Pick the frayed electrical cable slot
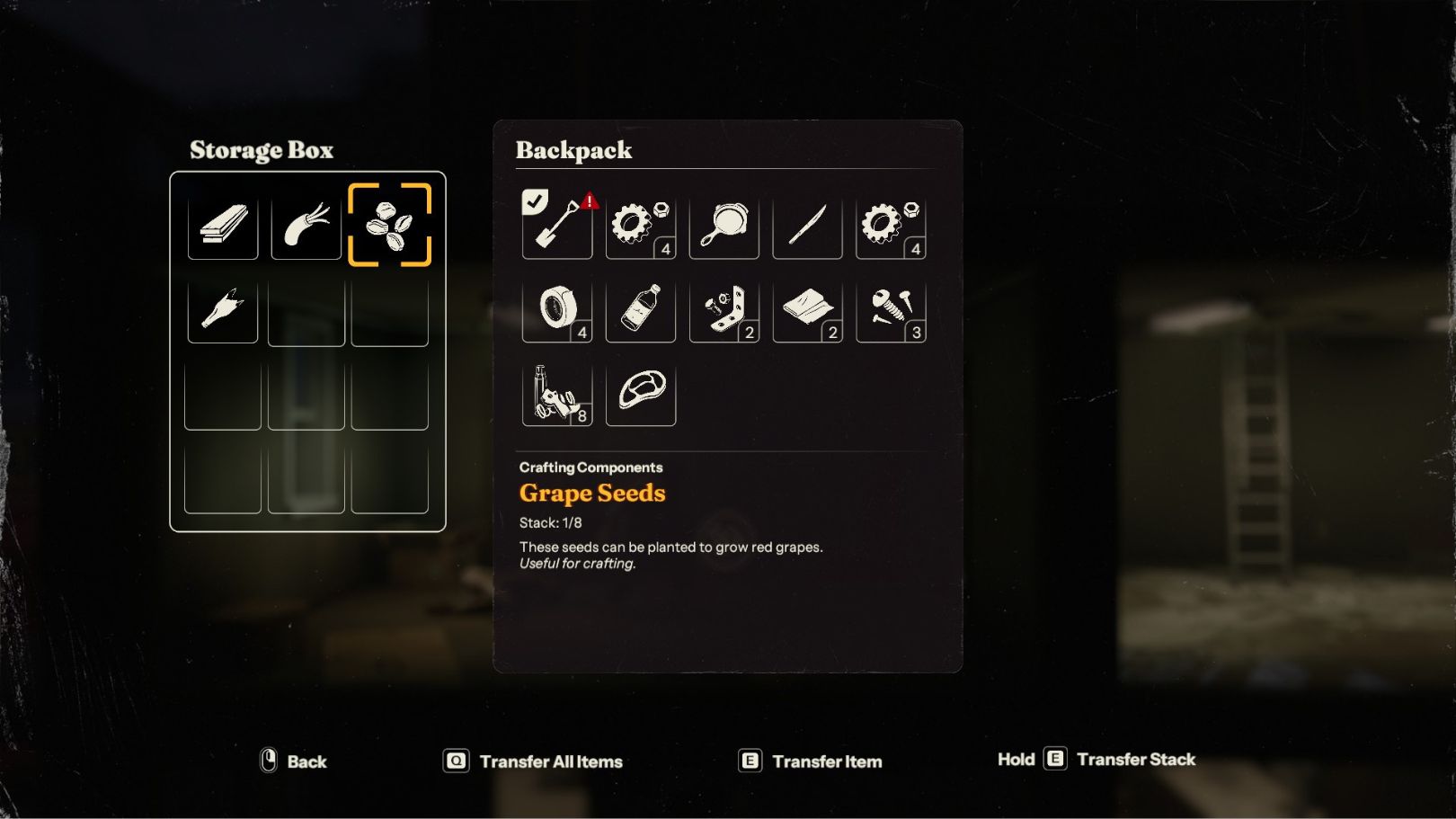 (306, 225)
